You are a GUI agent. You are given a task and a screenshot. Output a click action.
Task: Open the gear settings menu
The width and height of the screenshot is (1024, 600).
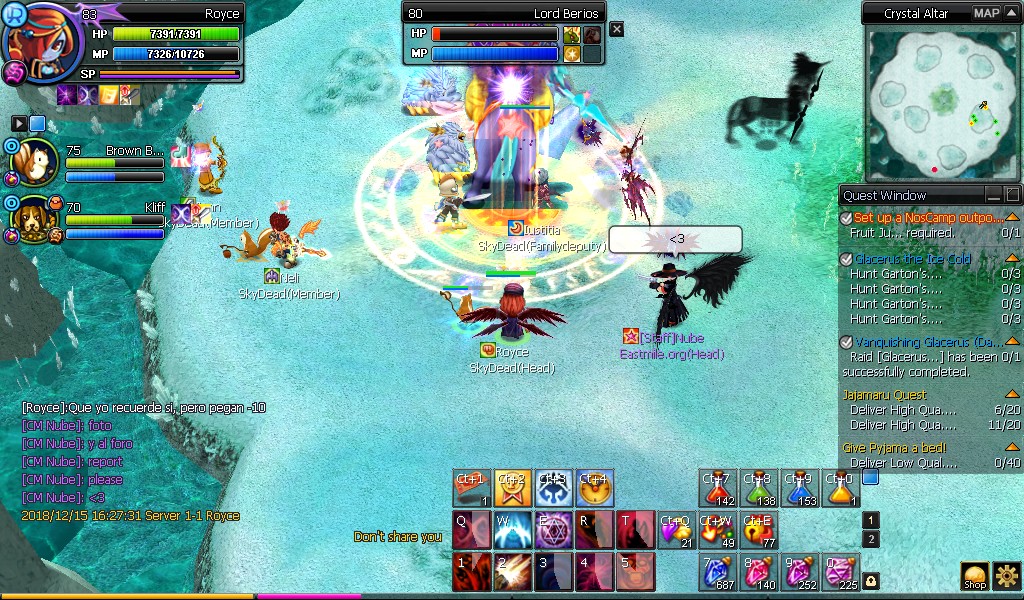[x=1006, y=575]
